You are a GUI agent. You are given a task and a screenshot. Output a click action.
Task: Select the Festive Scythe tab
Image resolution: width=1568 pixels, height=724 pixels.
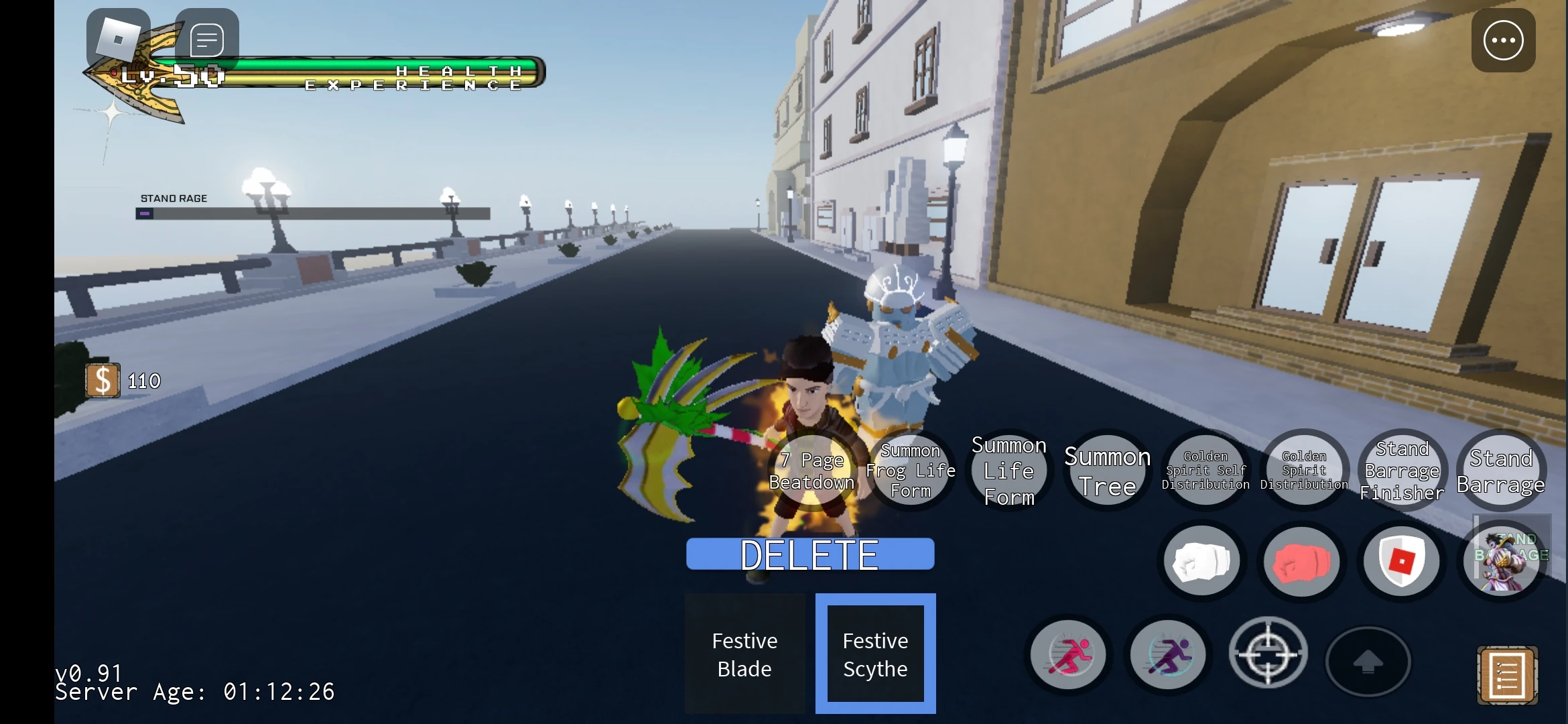[x=874, y=654]
